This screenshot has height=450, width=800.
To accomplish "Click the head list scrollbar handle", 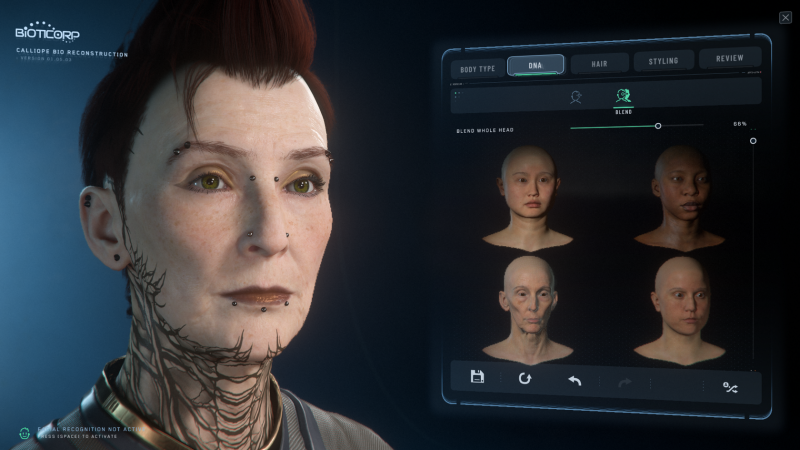I will (x=753, y=141).
